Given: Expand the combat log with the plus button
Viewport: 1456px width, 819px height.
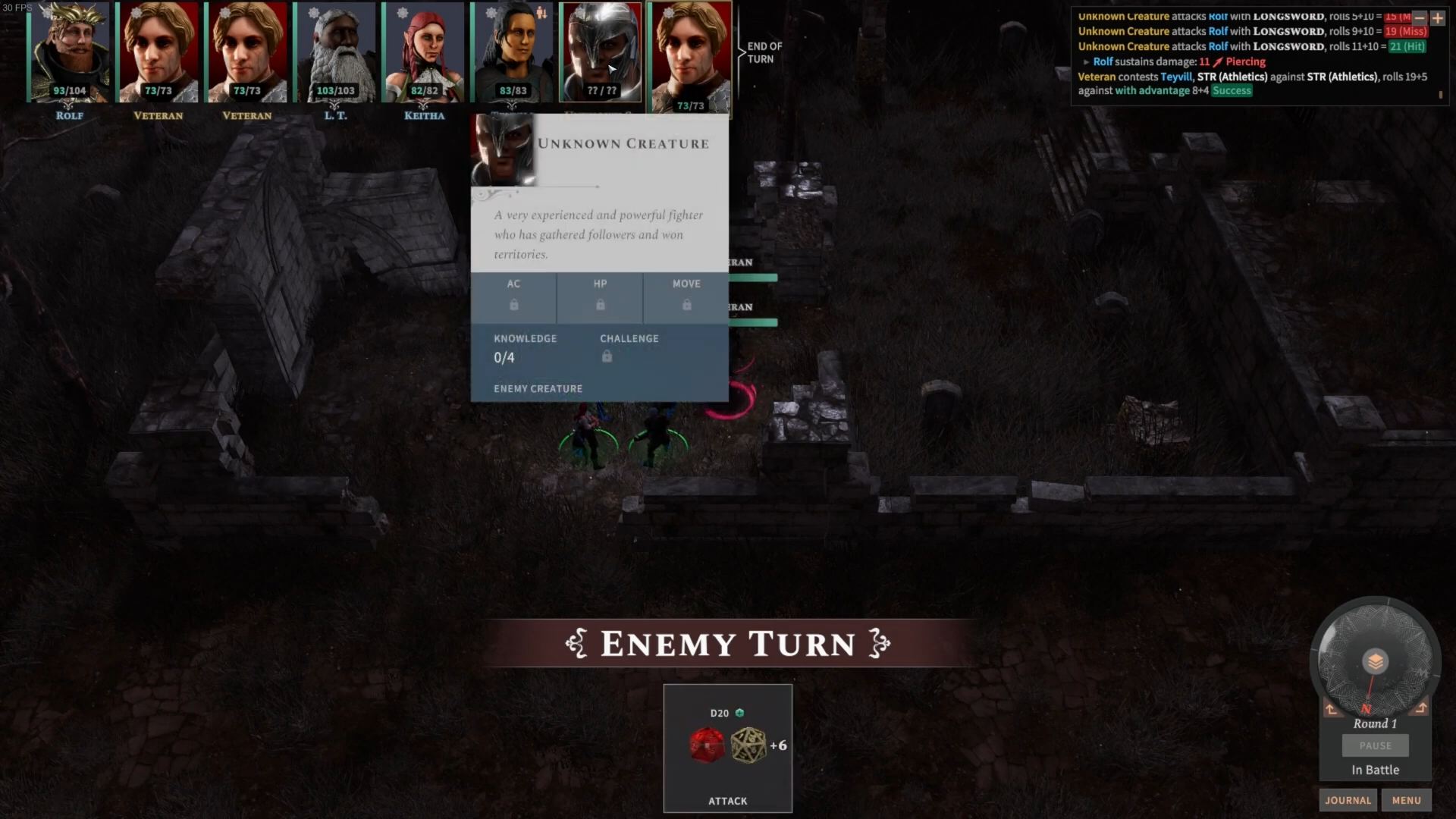Looking at the screenshot, I should (x=1438, y=17).
